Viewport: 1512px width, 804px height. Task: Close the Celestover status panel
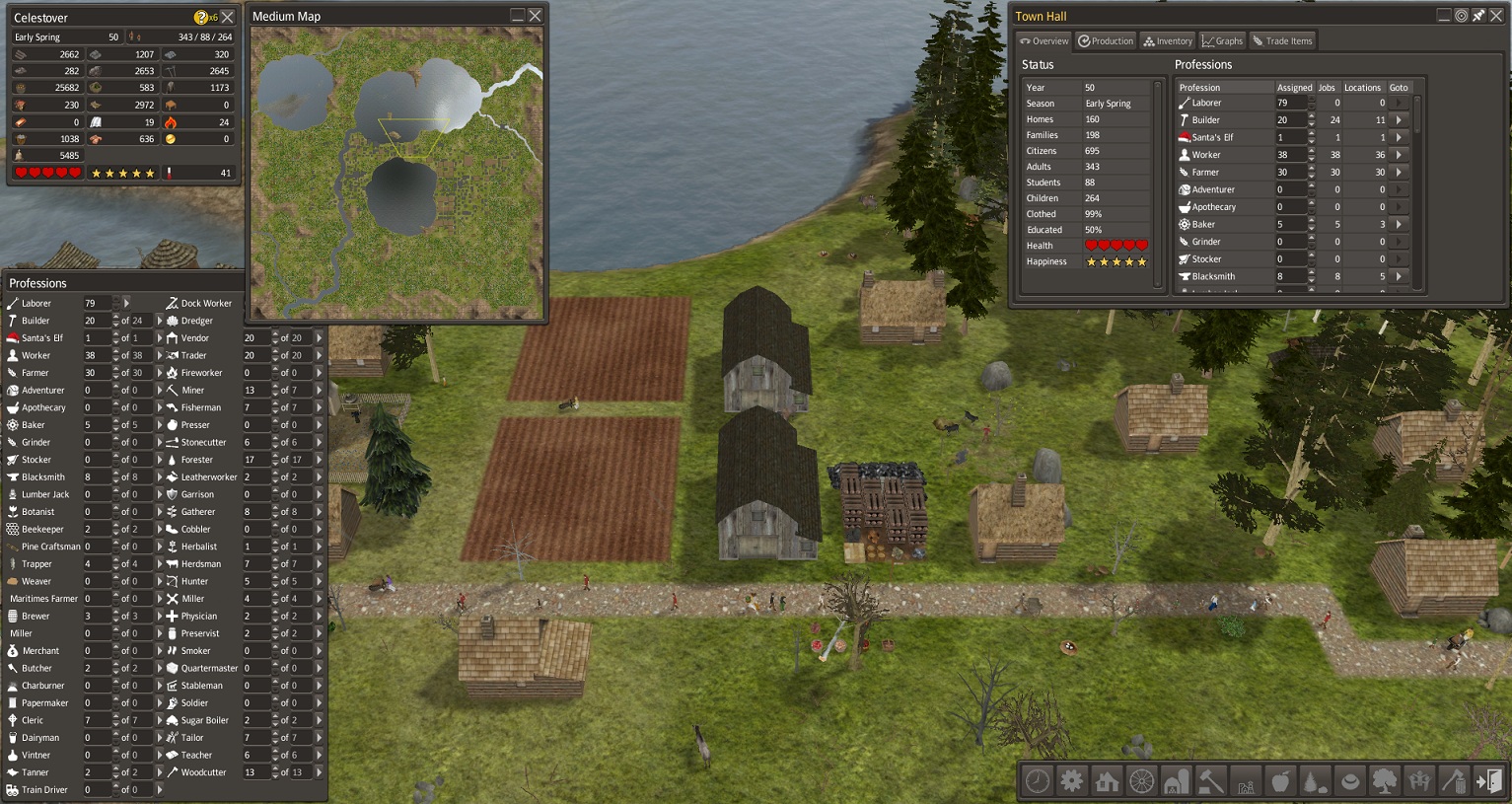[228, 18]
